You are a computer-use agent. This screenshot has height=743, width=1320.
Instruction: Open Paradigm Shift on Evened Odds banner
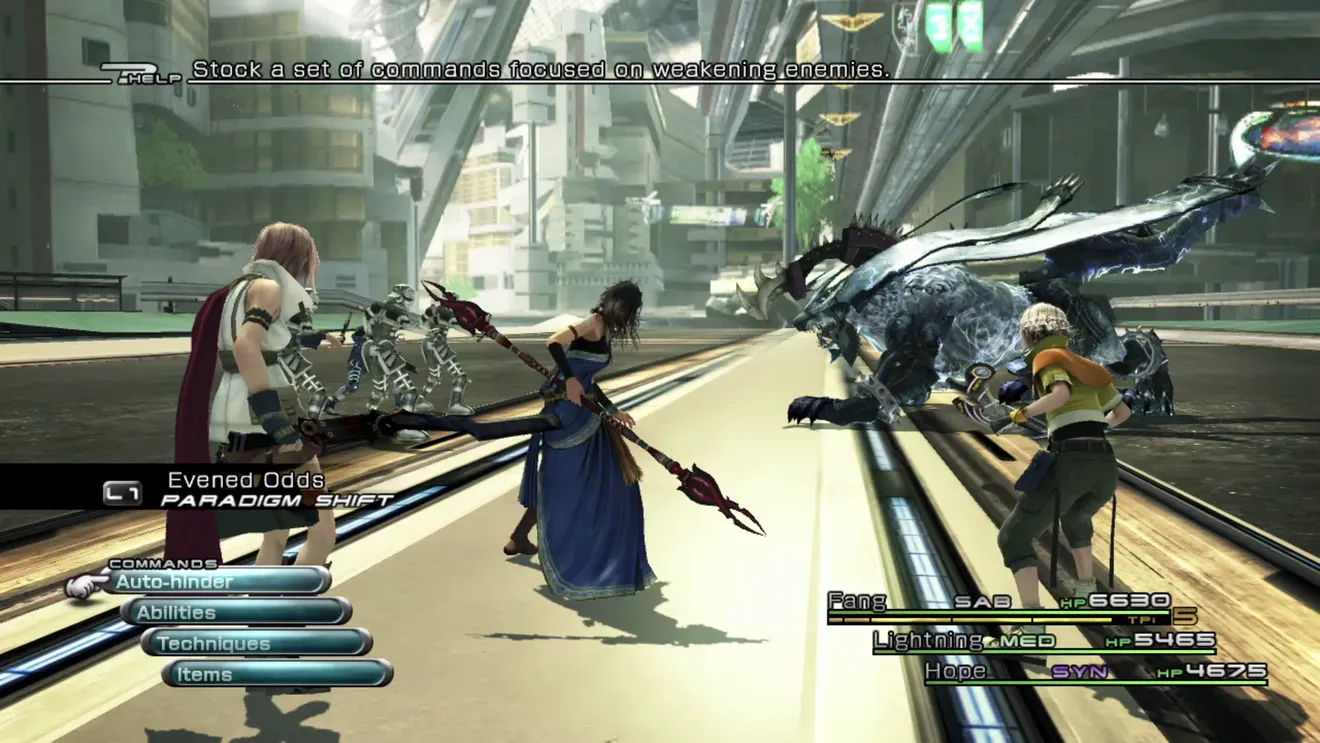[250, 490]
